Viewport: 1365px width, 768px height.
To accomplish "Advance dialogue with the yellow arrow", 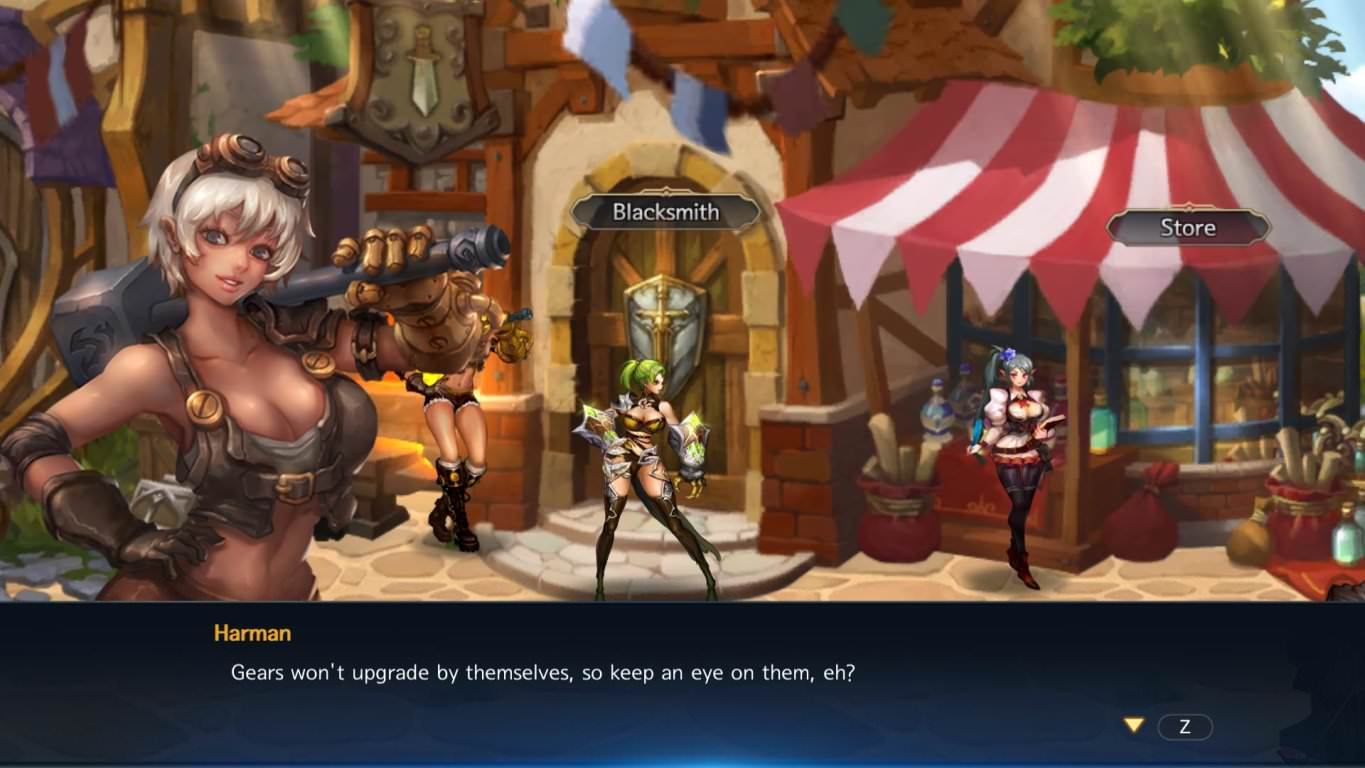I will point(1133,725).
